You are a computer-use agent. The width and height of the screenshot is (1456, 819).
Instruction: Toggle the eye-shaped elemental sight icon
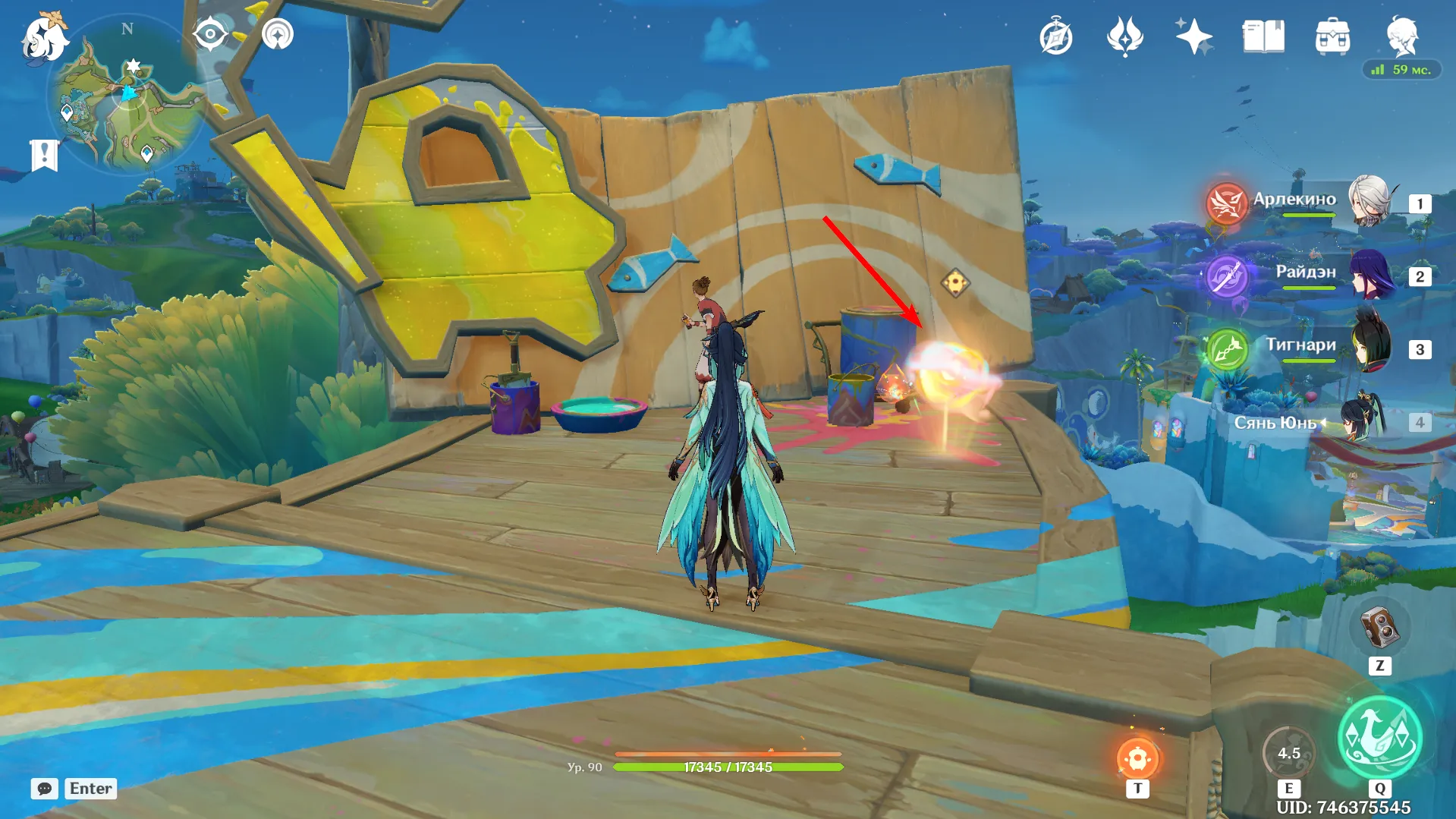pyautogui.click(x=210, y=34)
